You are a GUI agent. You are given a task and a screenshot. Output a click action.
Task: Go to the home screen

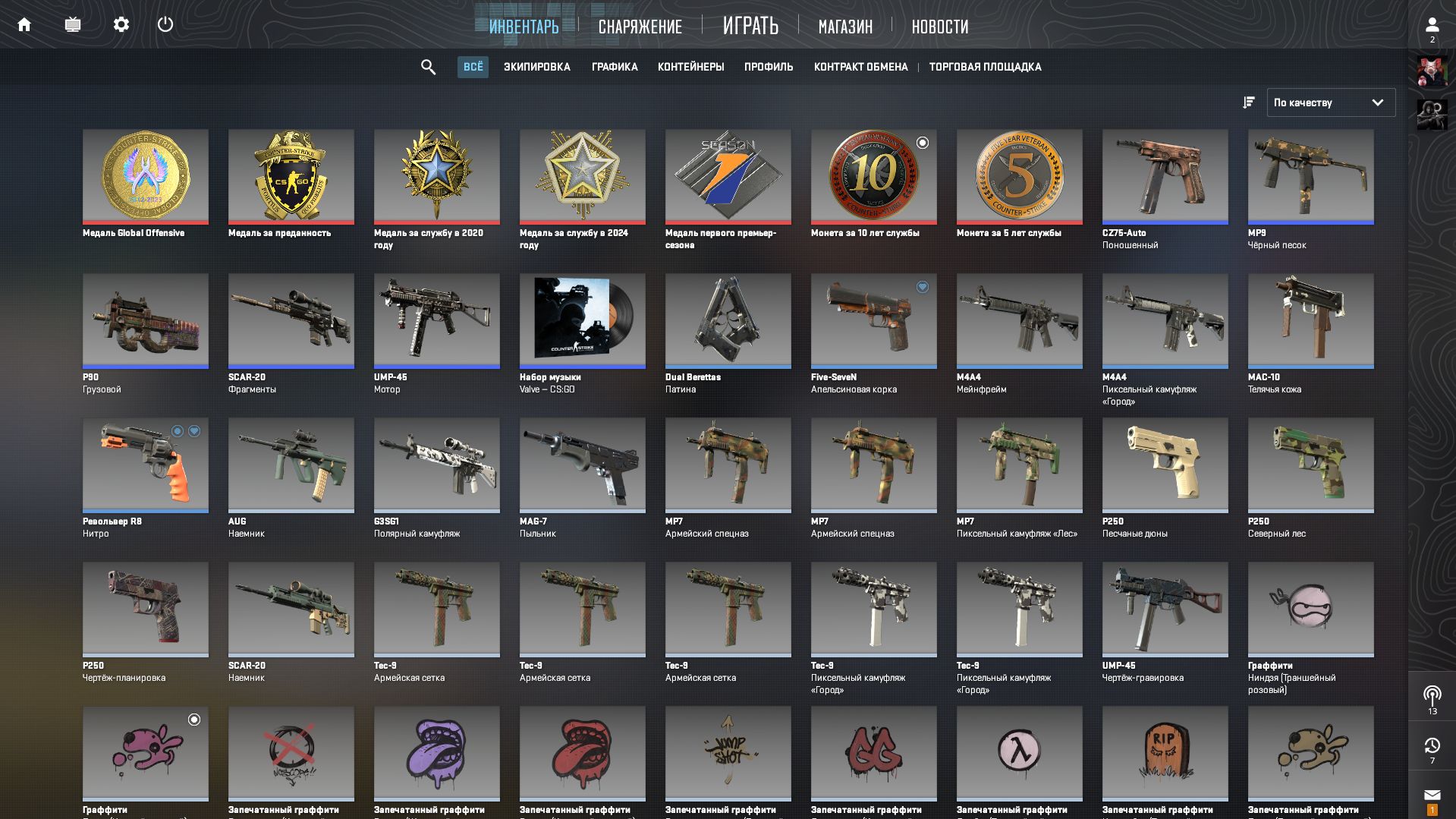tap(24, 25)
